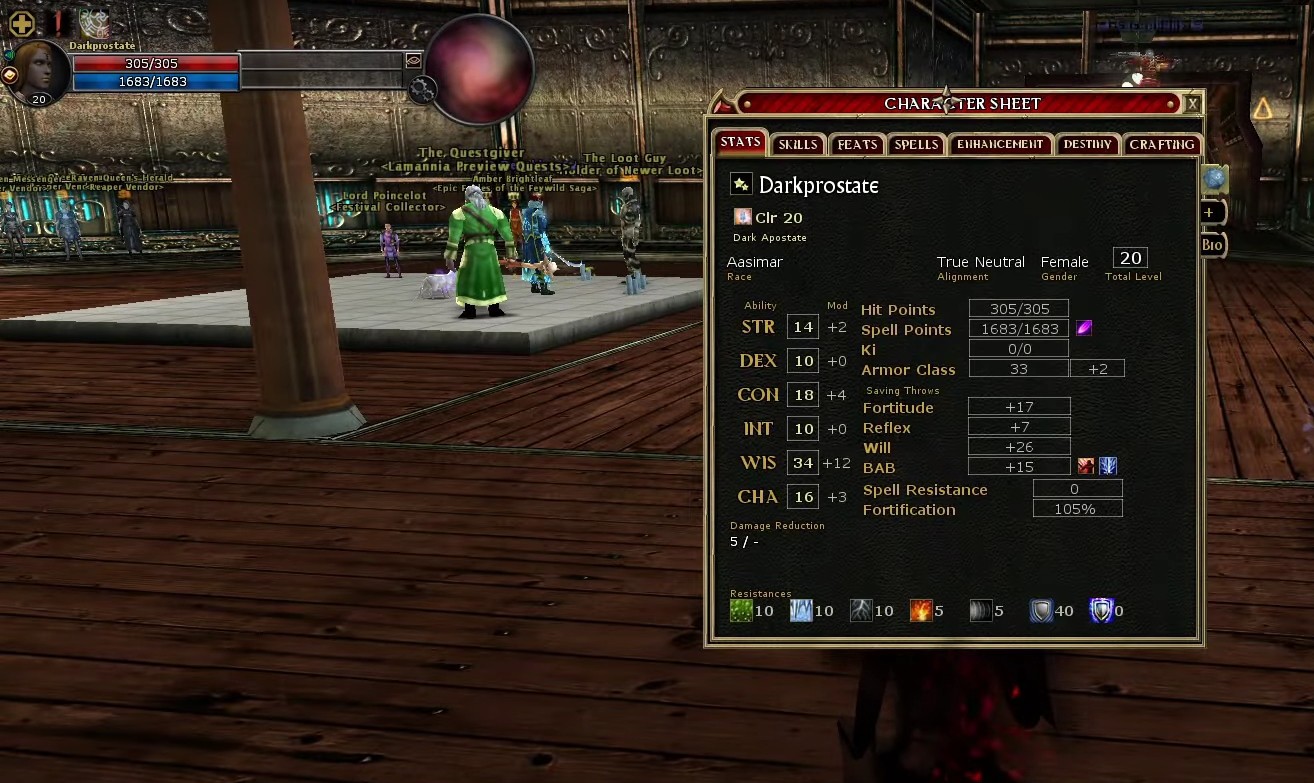Open the Feats tab
This screenshot has width=1314, height=783.
tap(857, 145)
